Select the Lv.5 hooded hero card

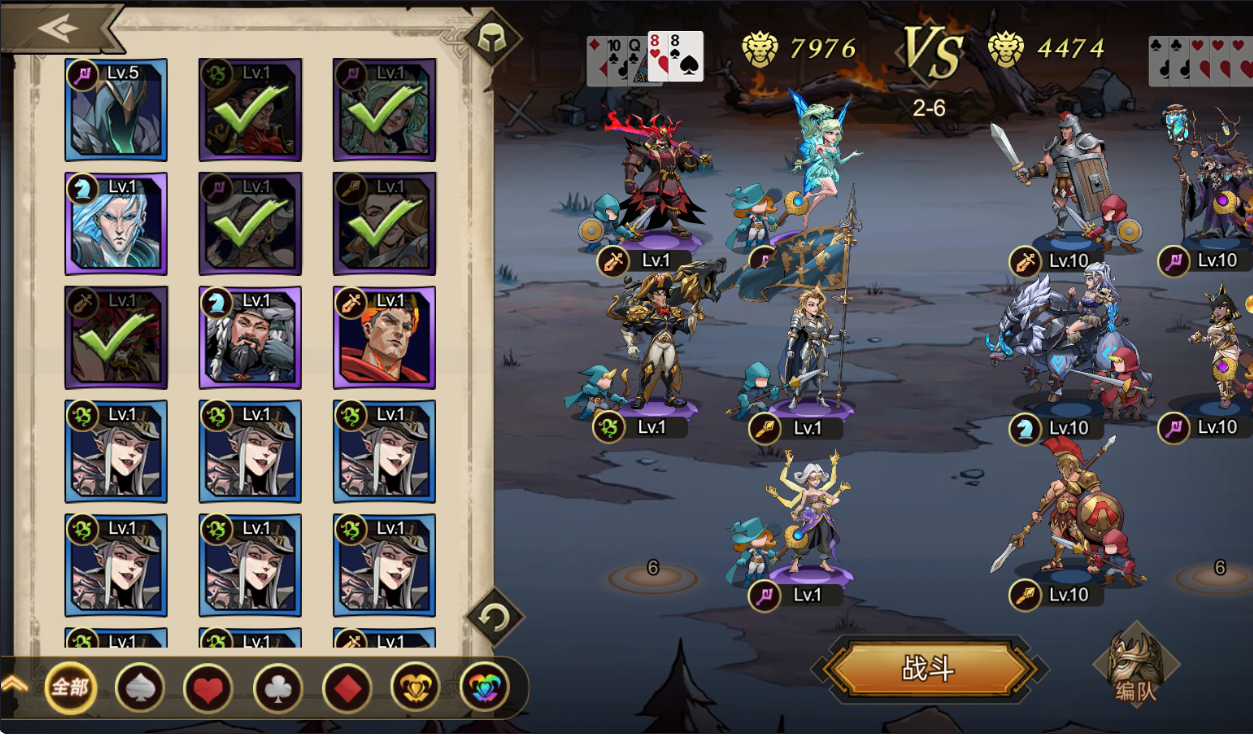[116, 110]
